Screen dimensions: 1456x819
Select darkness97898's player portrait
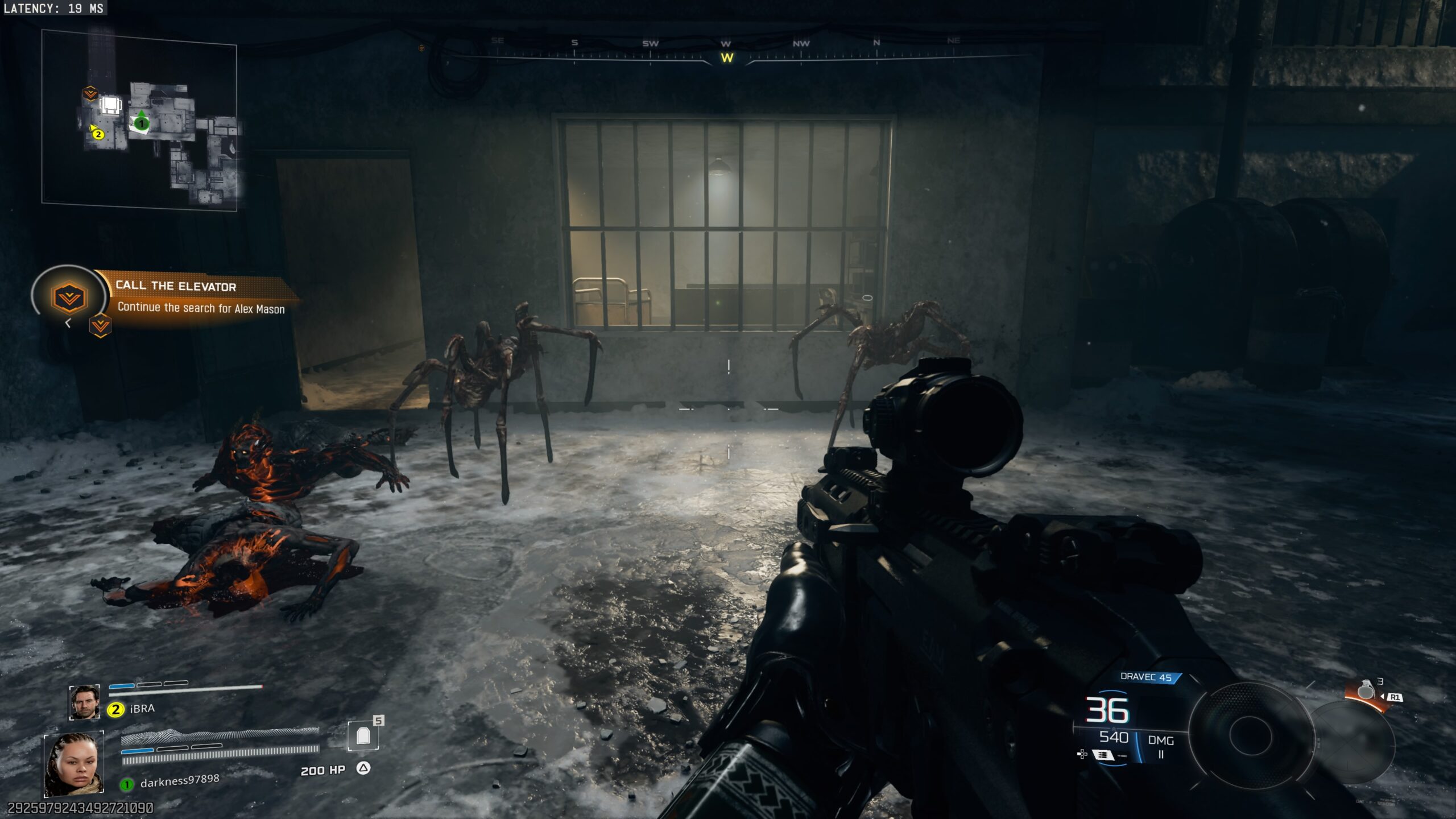[74, 764]
